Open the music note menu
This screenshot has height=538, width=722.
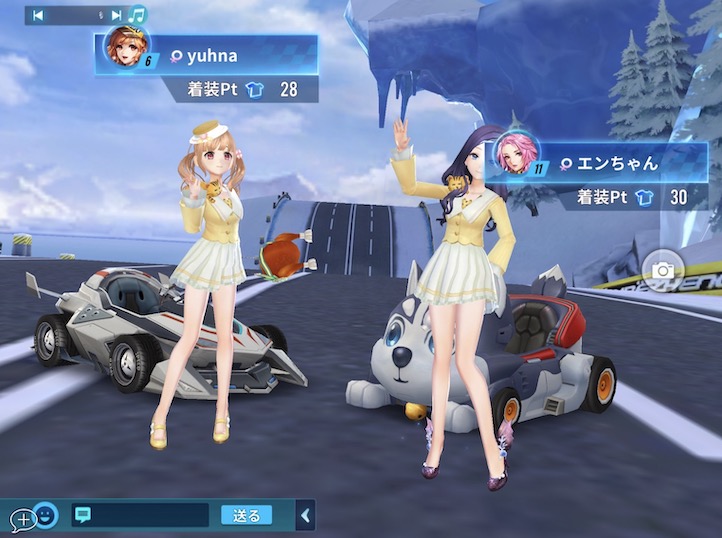(x=138, y=15)
